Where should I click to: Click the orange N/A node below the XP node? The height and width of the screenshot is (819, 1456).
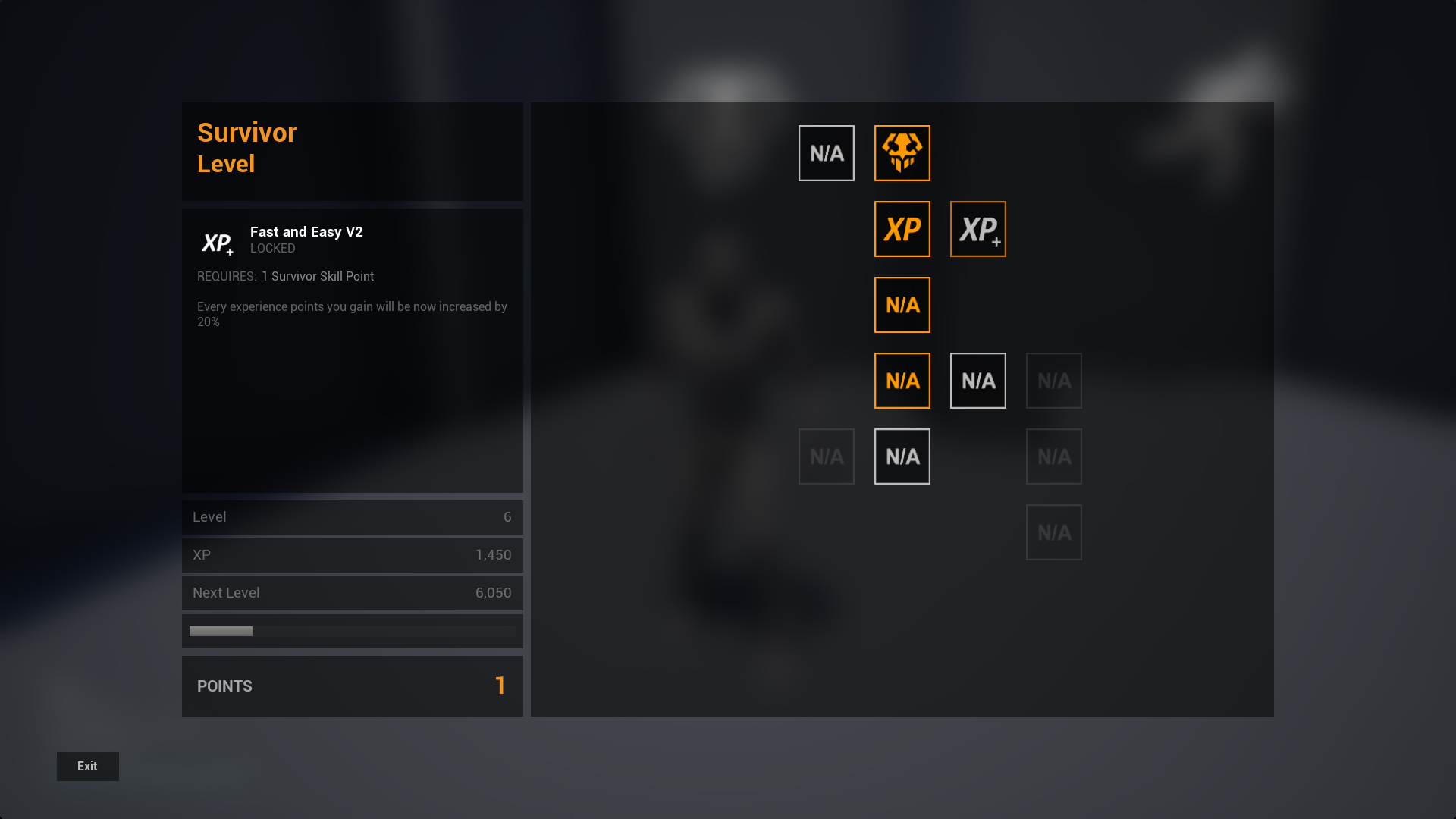point(902,305)
